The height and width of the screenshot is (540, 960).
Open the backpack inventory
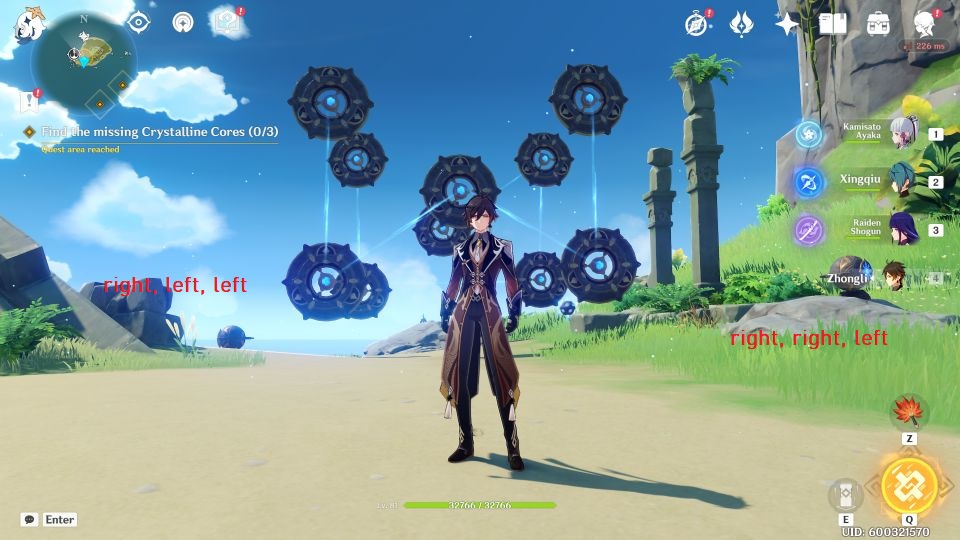(878, 24)
